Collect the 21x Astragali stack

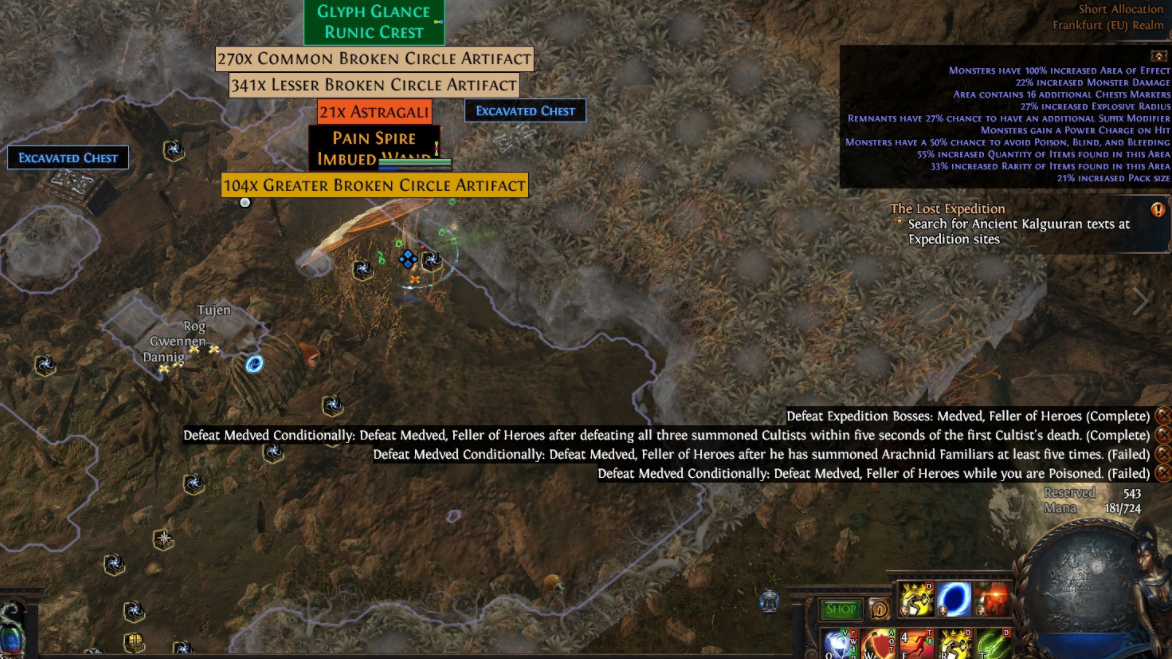tap(374, 111)
